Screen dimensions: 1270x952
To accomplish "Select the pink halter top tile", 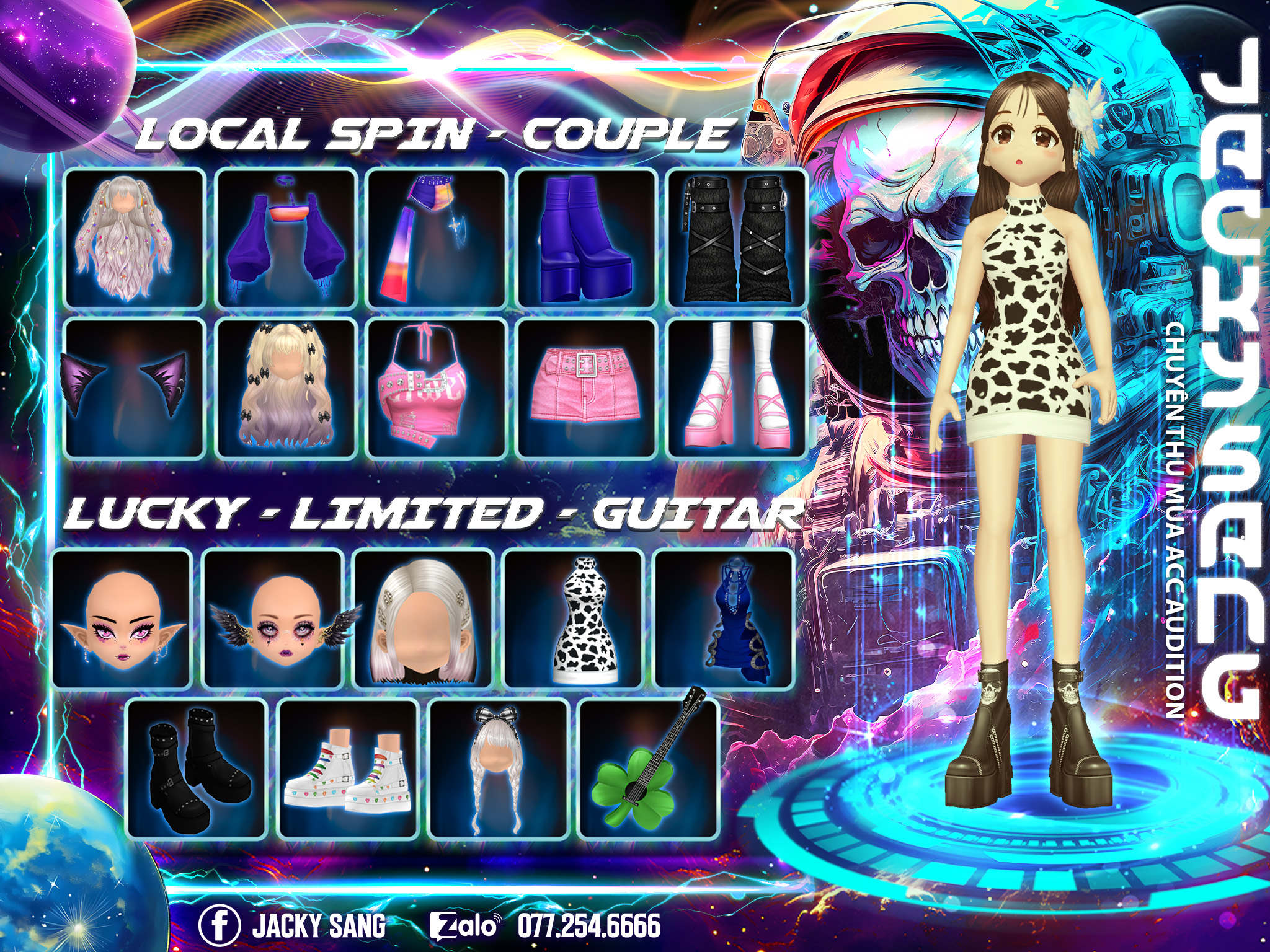I will tap(437, 389).
